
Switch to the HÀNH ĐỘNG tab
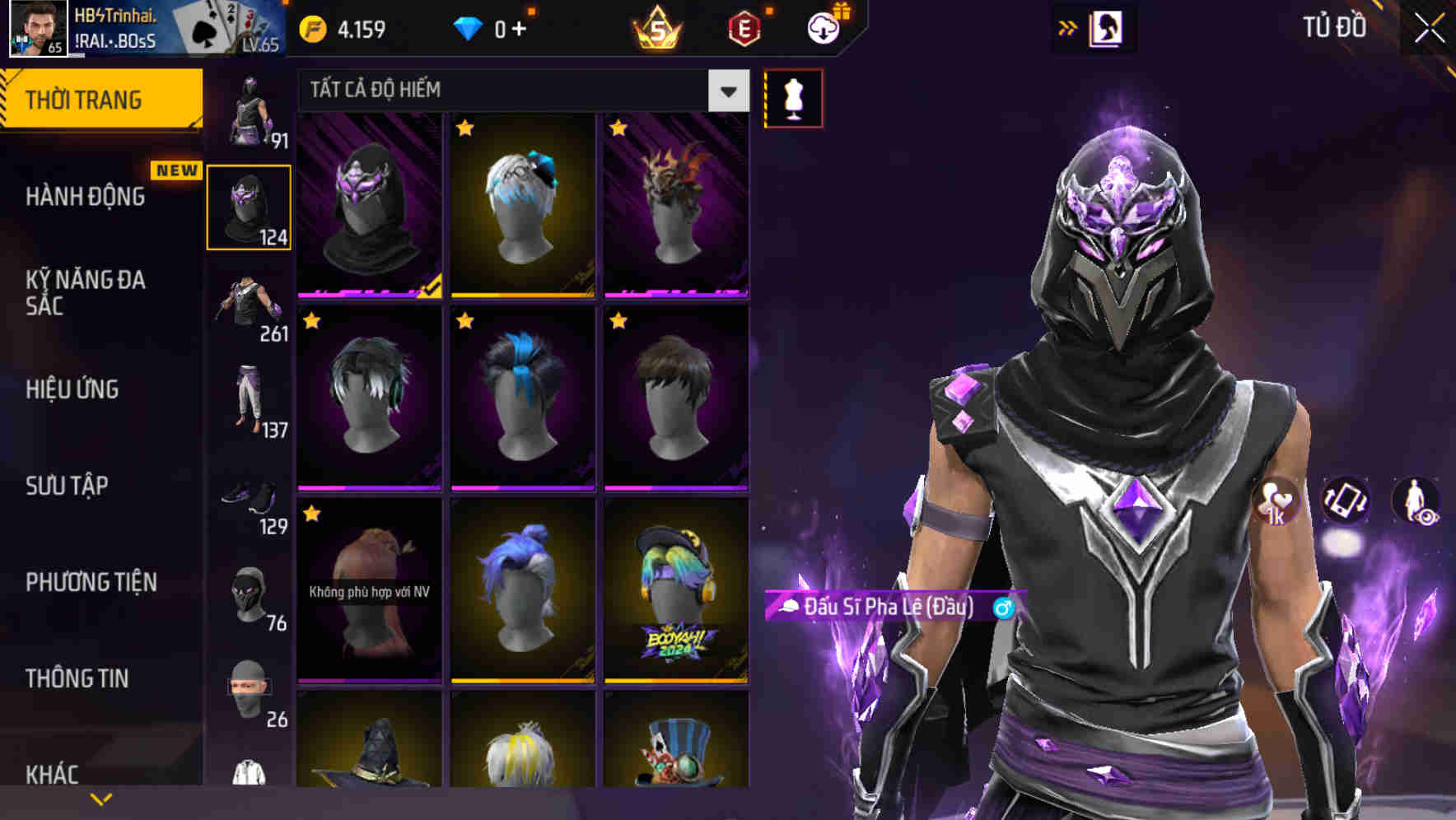tap(85, 197)
